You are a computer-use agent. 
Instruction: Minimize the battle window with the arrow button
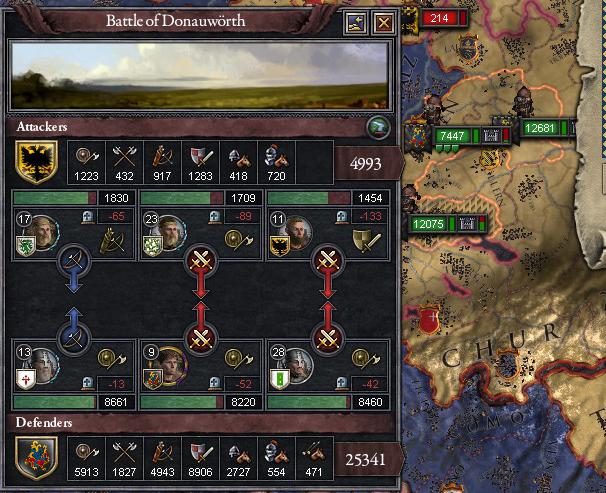357,23
